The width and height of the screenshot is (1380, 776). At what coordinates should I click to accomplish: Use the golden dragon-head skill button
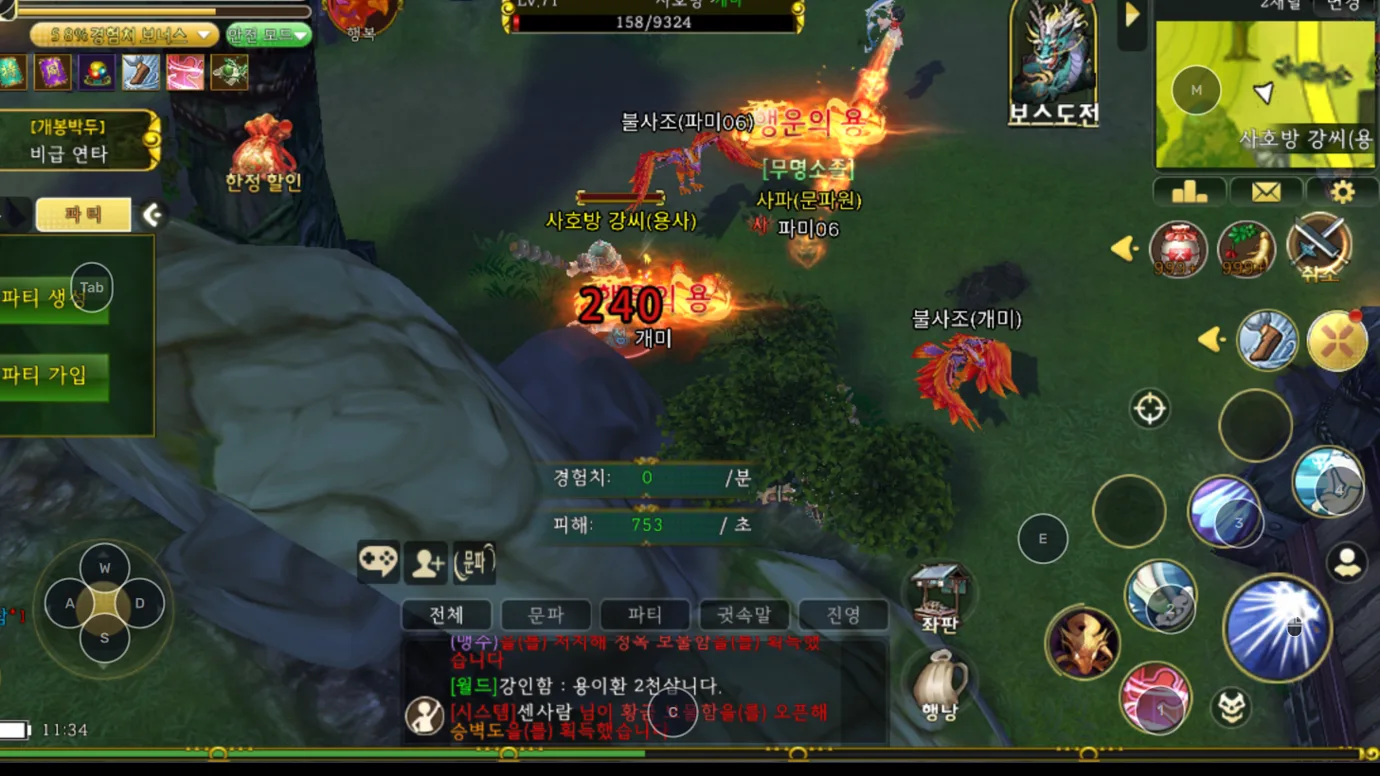coord(1081,640)
